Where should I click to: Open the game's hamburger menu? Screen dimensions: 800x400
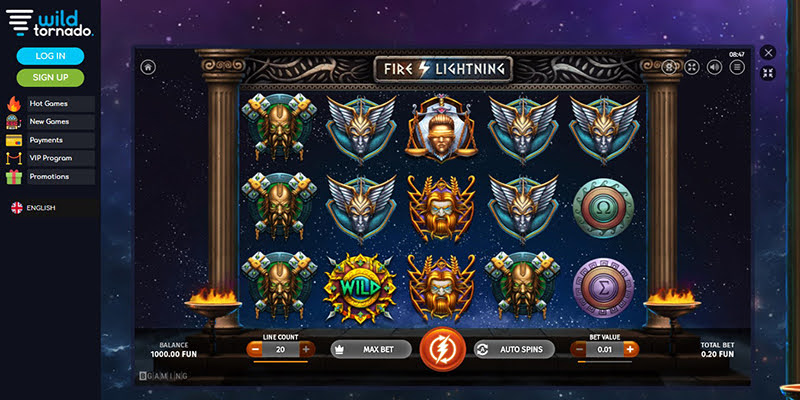pos(737,67)
